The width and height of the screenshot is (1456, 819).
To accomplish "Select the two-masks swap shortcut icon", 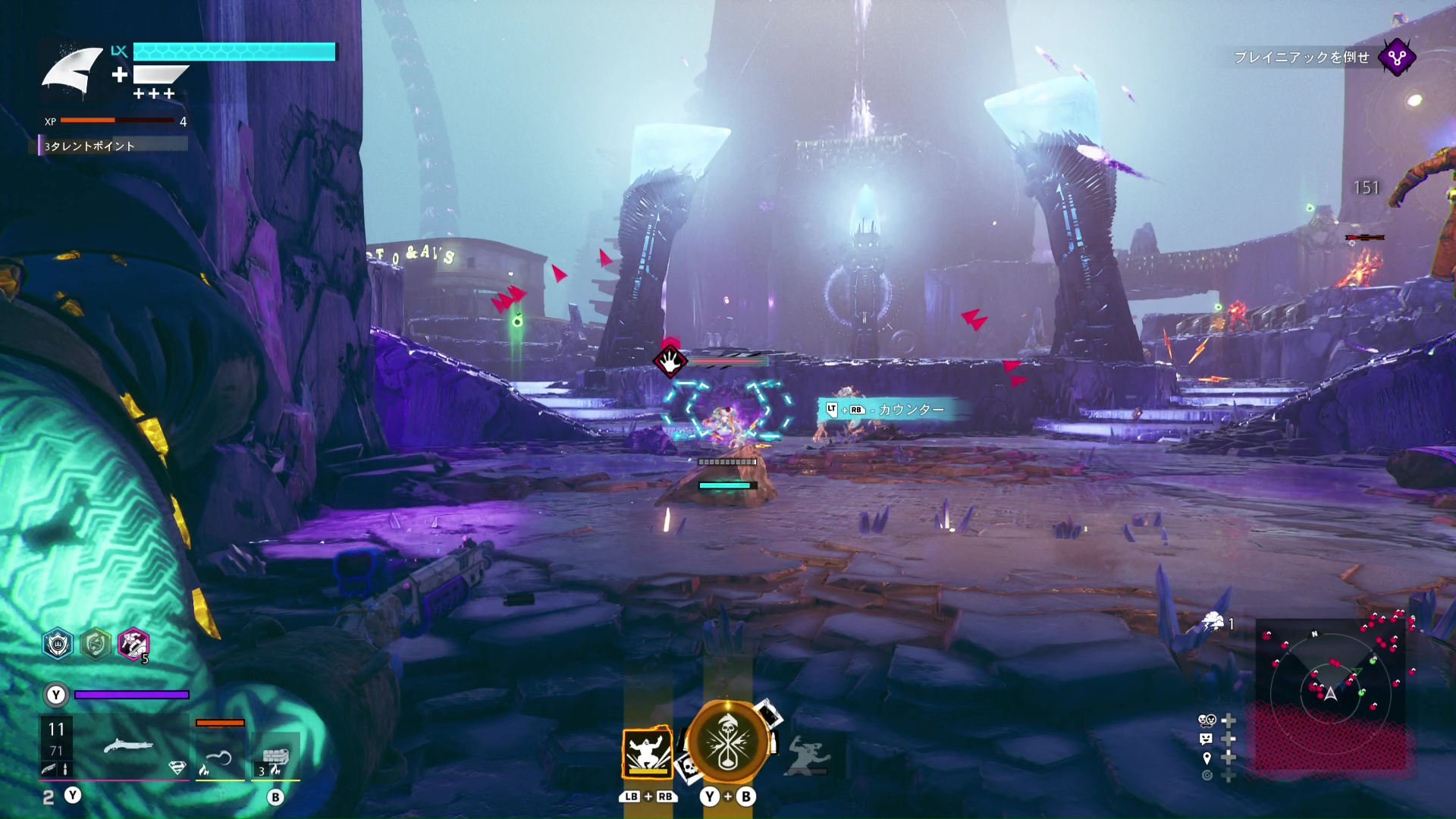I will coord(1207,720).
